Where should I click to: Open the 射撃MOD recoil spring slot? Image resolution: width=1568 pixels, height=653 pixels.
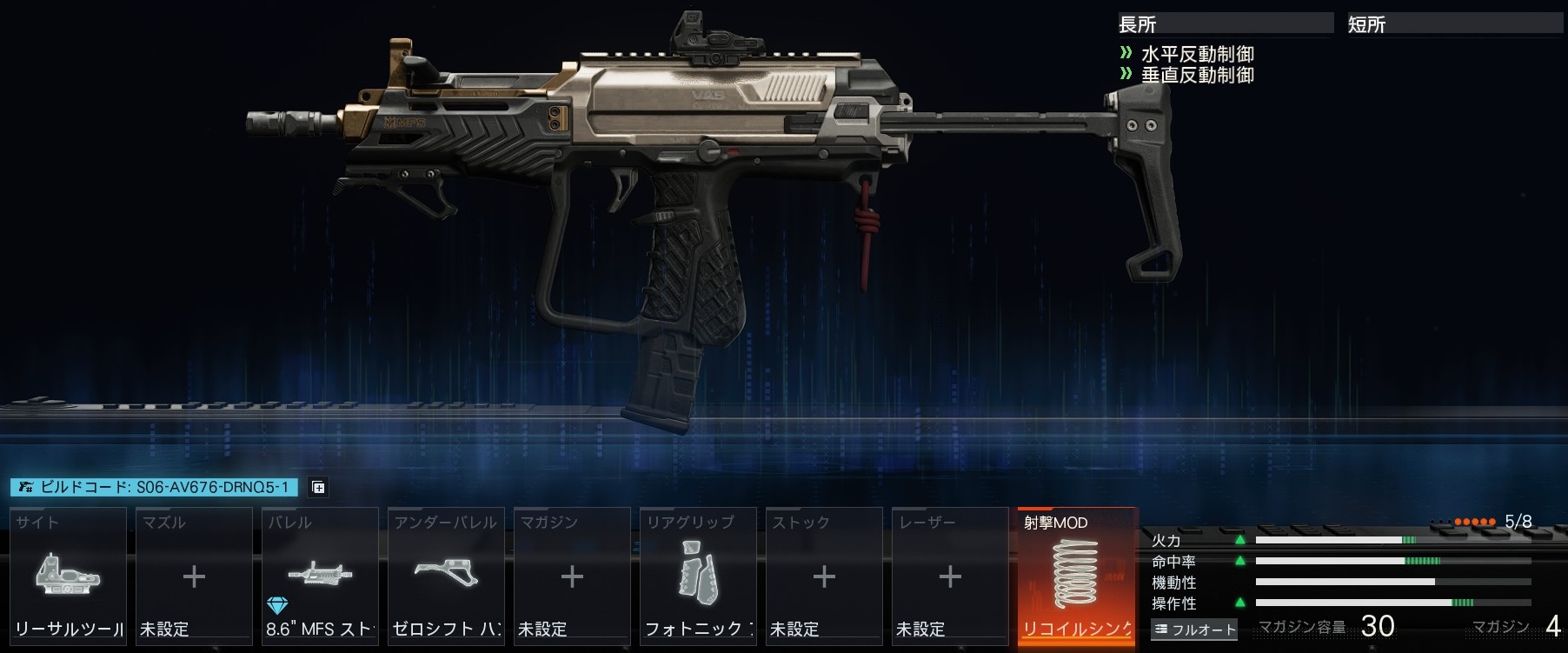click(x=1077, y=576)
